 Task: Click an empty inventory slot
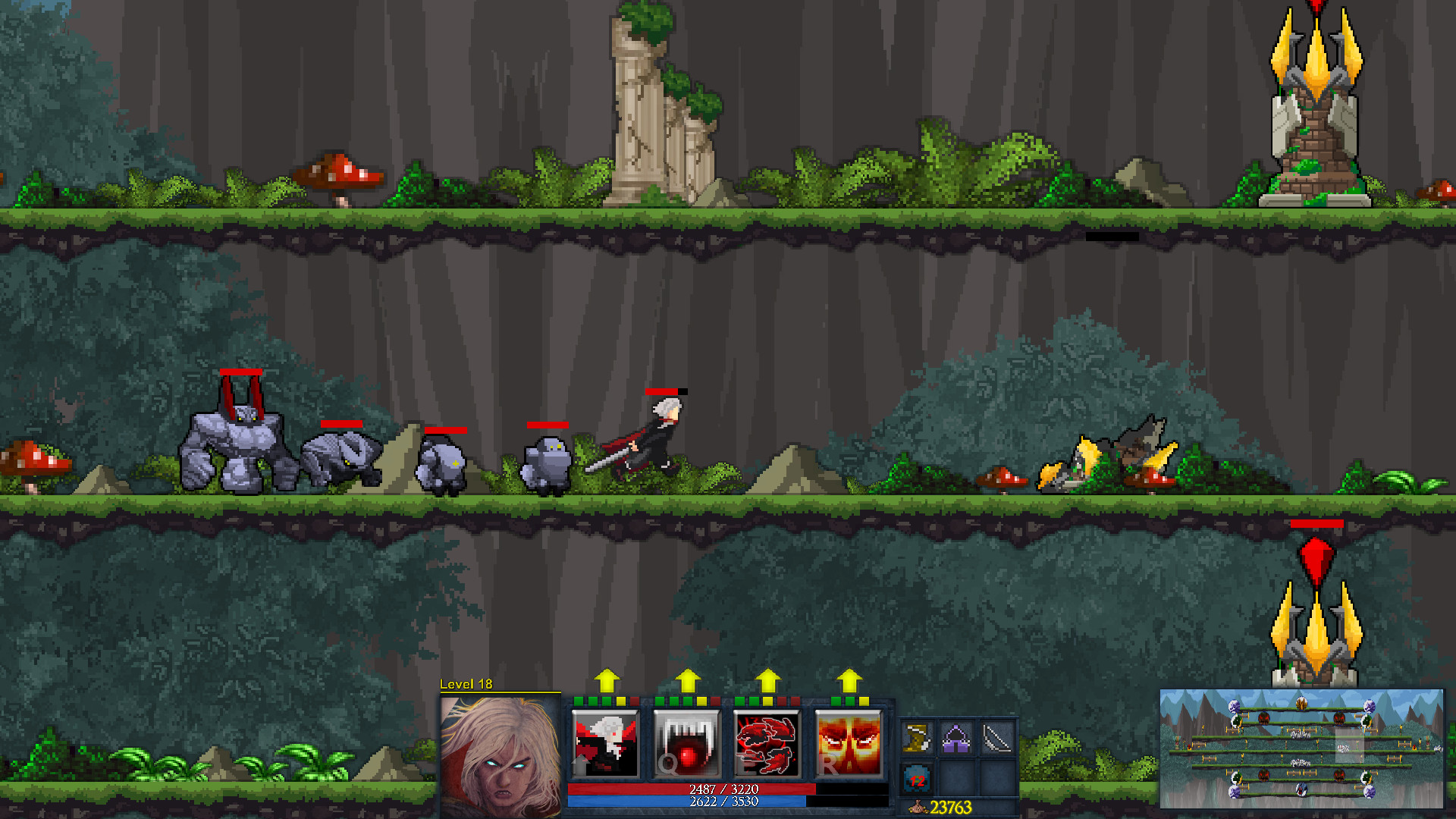[957, 777]
